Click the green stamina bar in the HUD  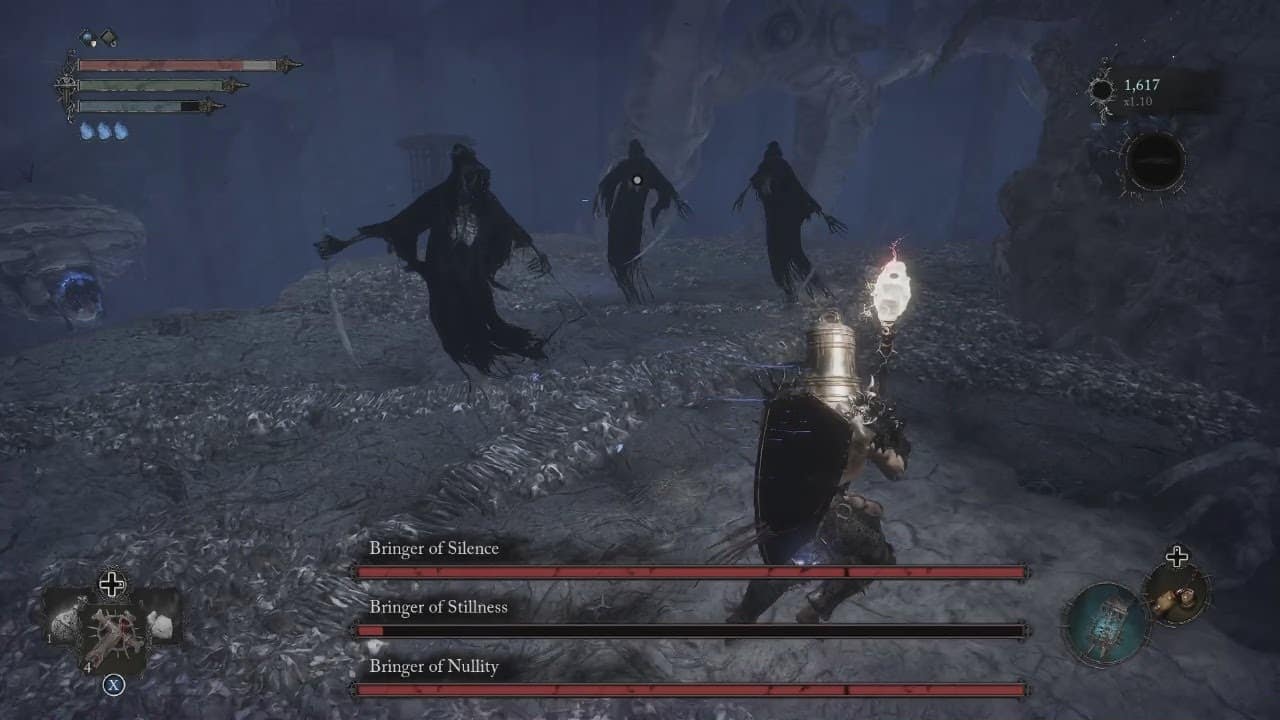pos(150,85)
